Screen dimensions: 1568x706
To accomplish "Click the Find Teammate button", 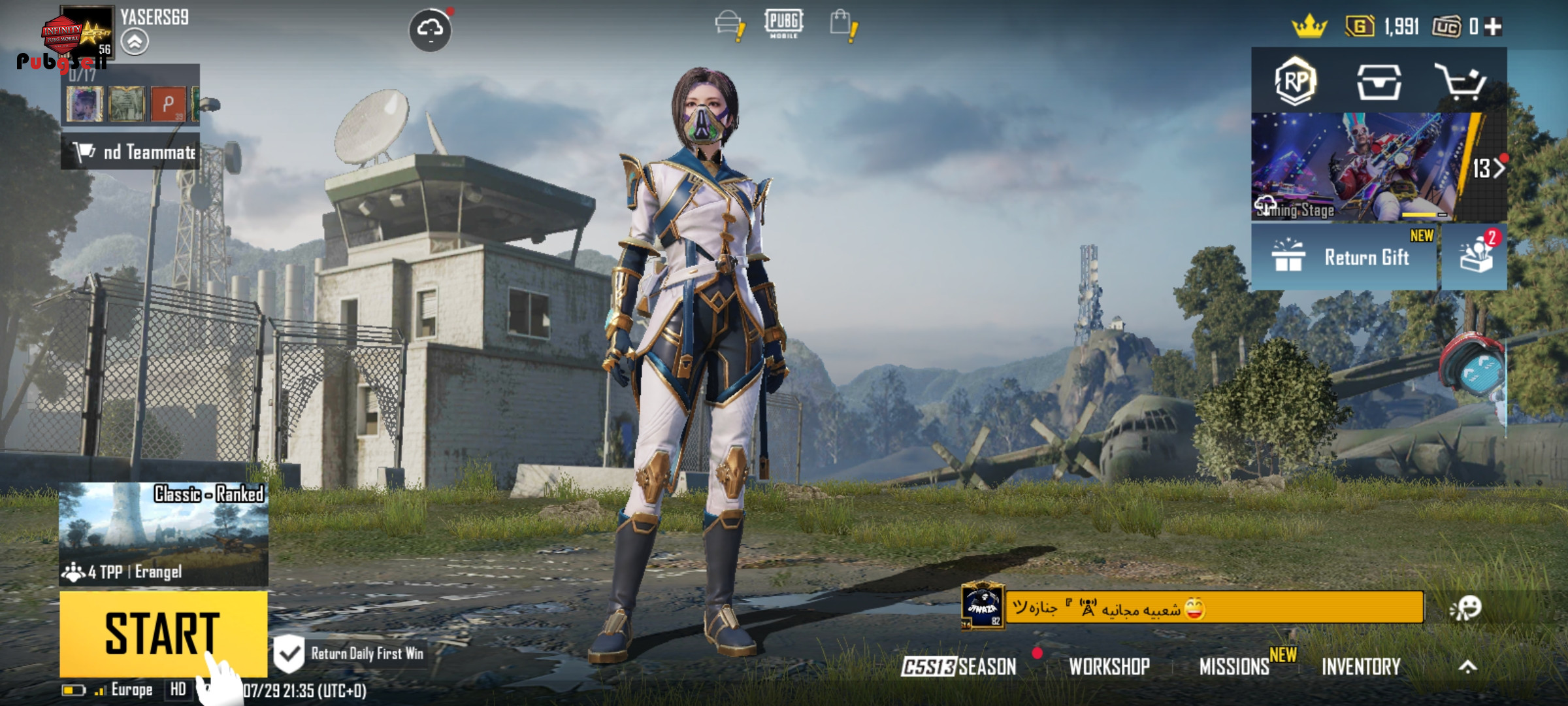I will [131, 152].
